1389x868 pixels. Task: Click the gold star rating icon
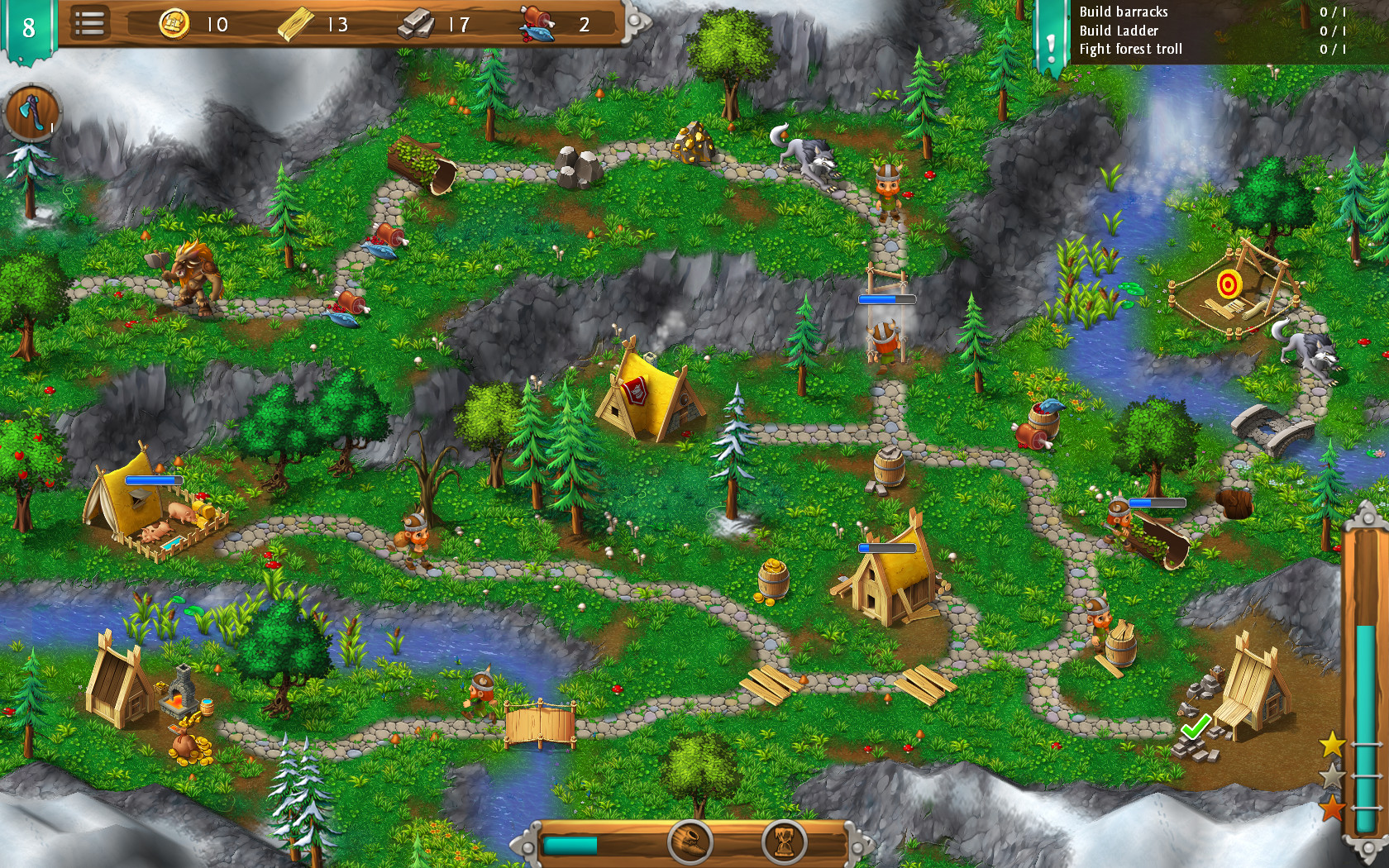point(1334,742)
